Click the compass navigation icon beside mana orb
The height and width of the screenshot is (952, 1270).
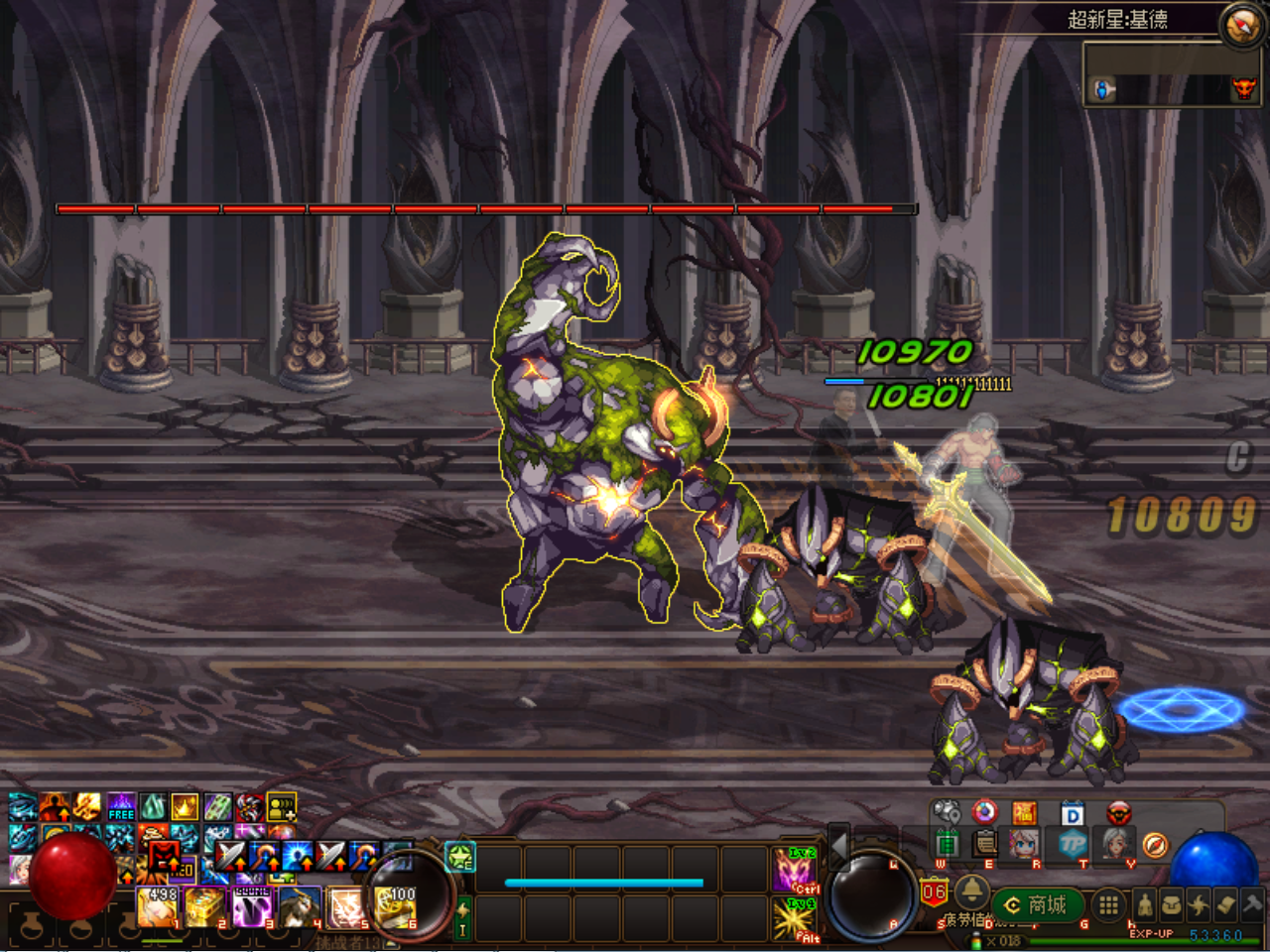pyautogui.click(x=1154, y=846)
